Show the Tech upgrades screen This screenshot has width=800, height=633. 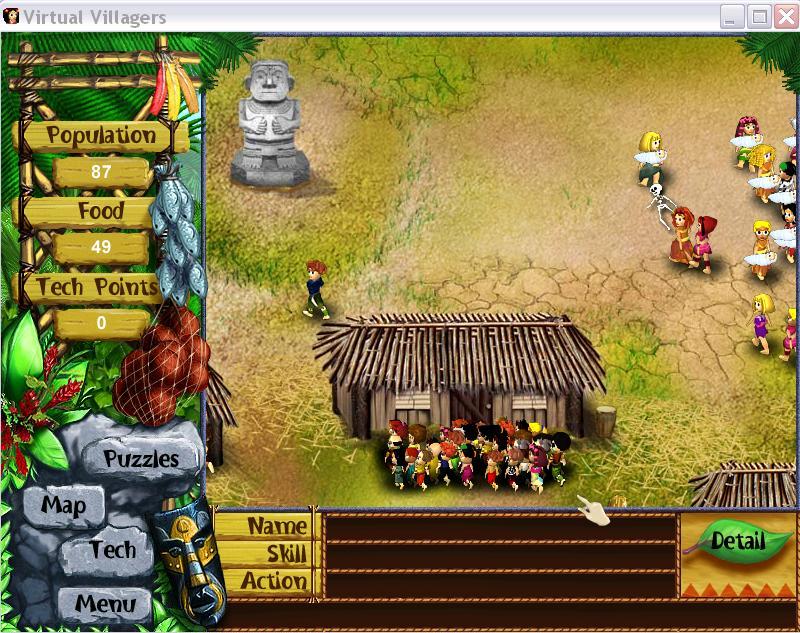point(112,549)
